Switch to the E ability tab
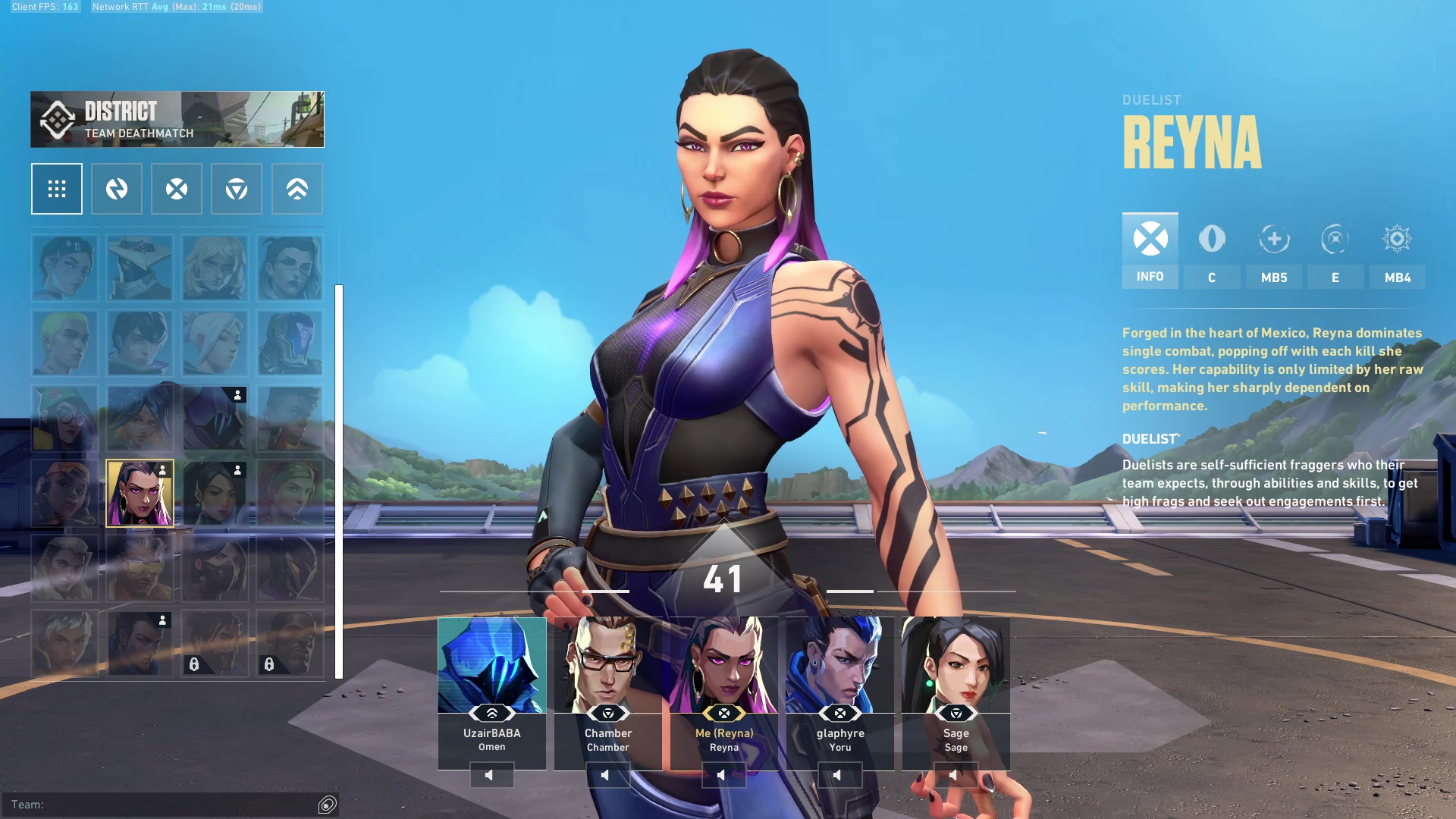The height and width of the screenshot is (819, 1456). coord(1335,250)
